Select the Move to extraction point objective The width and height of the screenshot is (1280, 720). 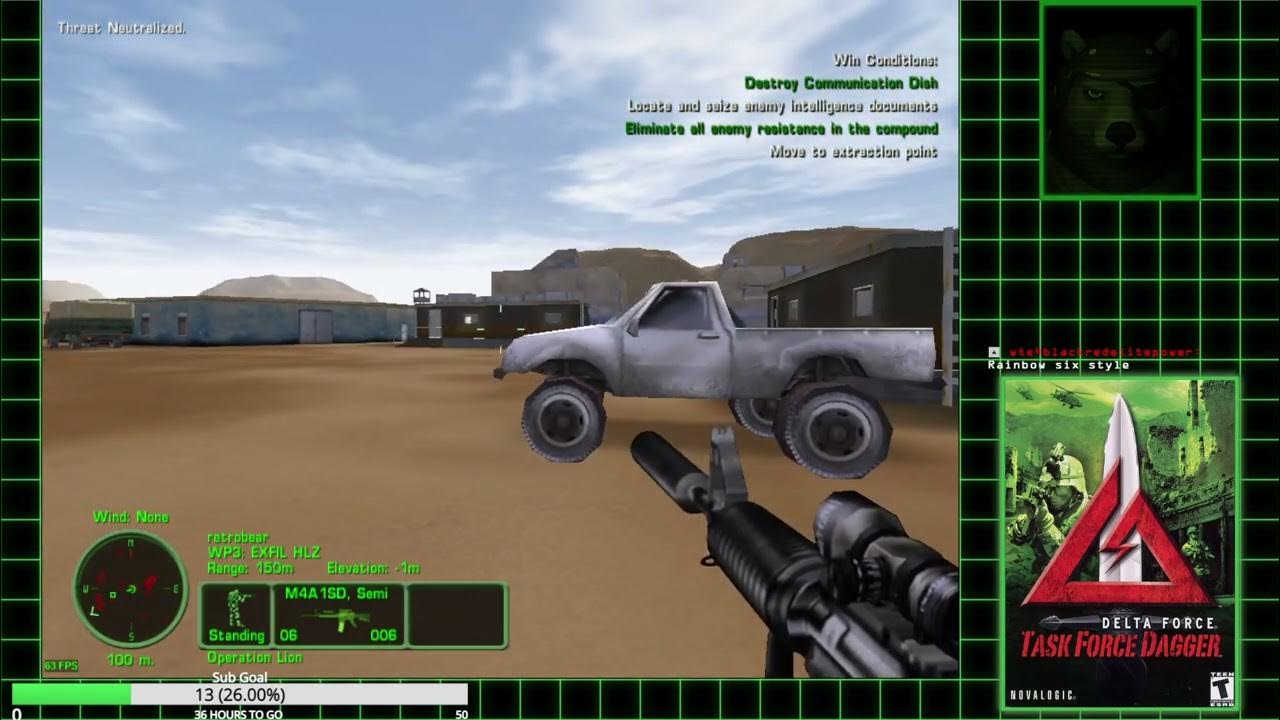point(853,152)
